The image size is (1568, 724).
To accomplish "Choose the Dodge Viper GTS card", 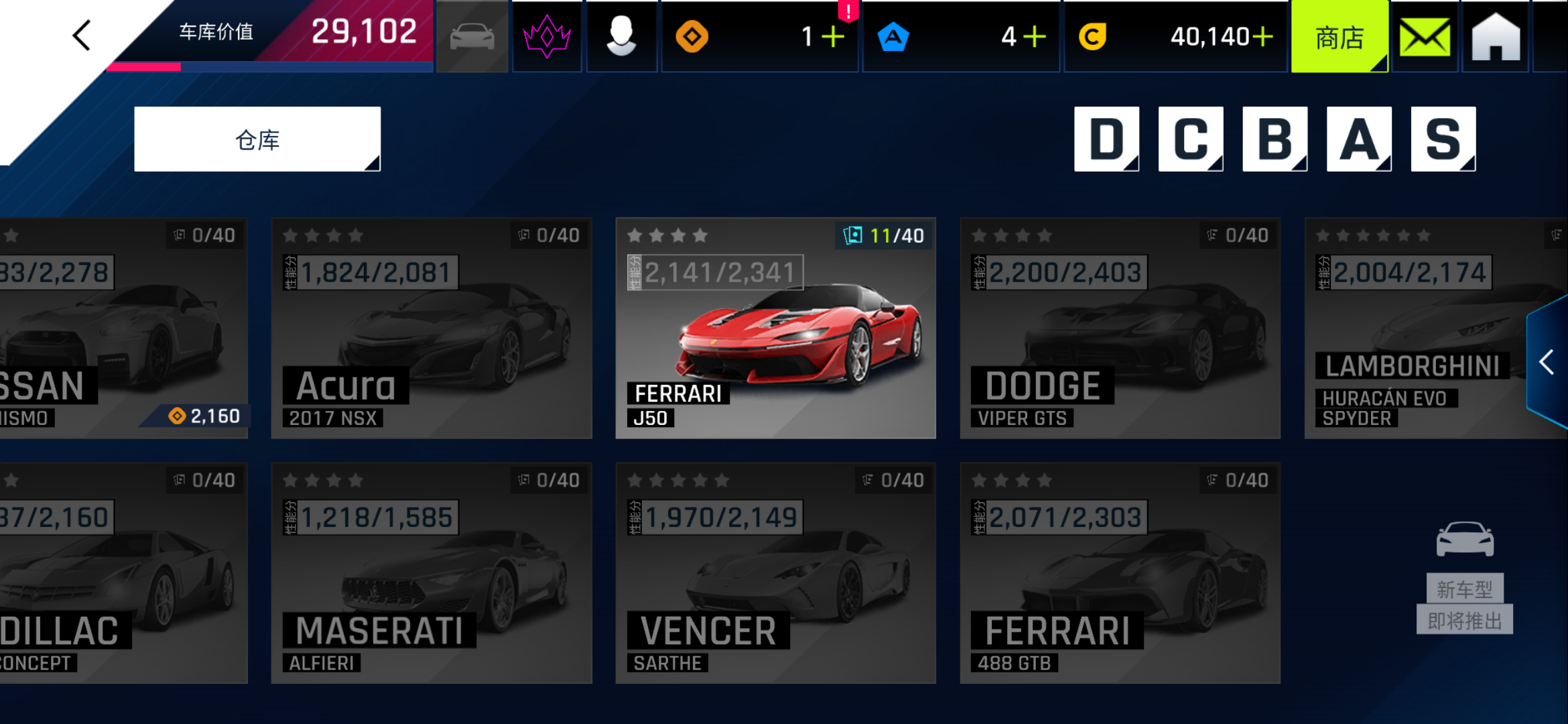I will point(1120,328).
